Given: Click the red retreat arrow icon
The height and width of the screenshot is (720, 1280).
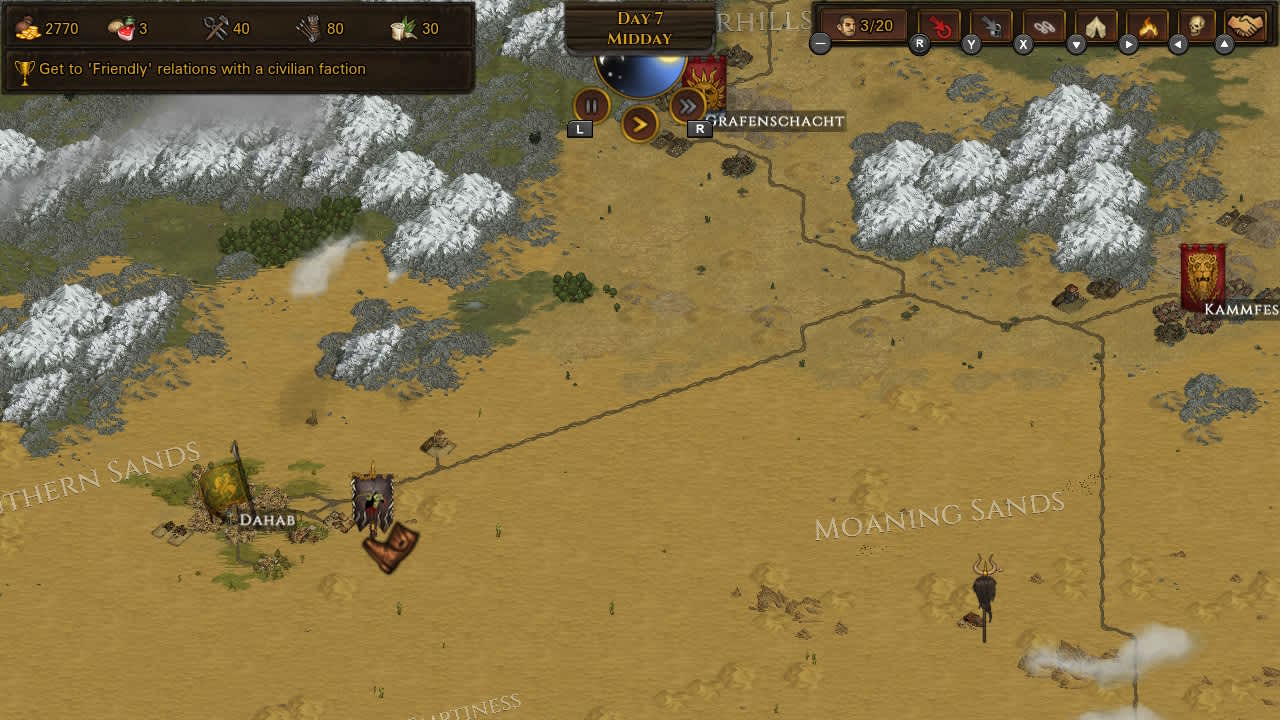Looking at the screenshot, I should tap(938, 27).
